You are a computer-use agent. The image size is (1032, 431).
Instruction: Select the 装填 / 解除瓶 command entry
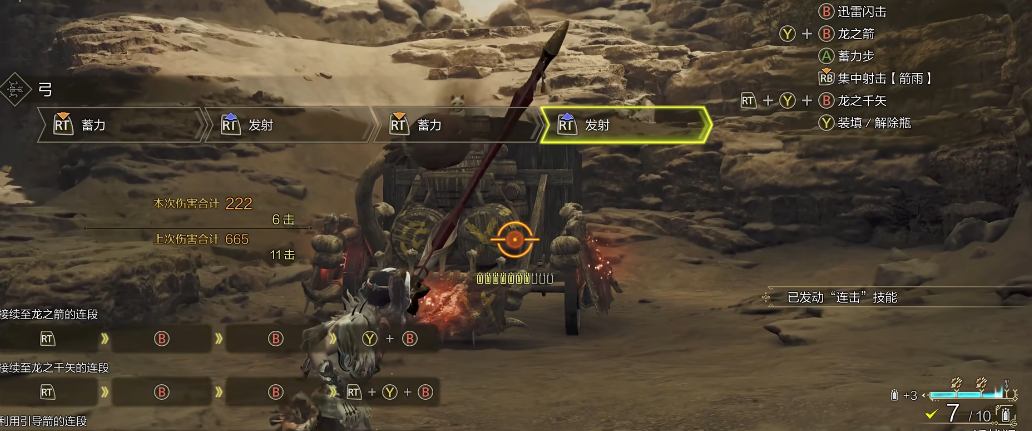[x=865, y=122]
